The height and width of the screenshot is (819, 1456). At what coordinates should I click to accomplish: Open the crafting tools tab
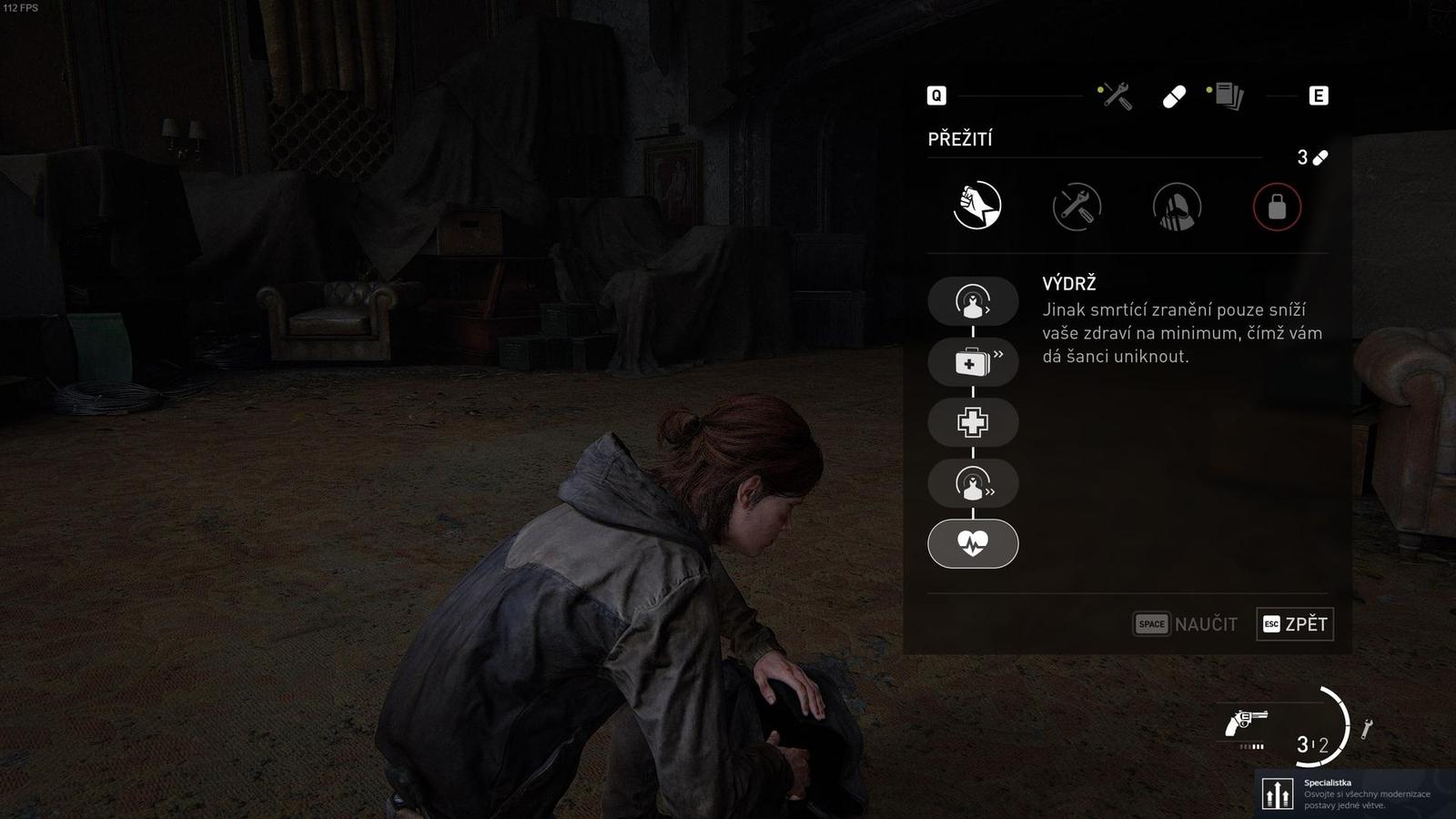1116,96
